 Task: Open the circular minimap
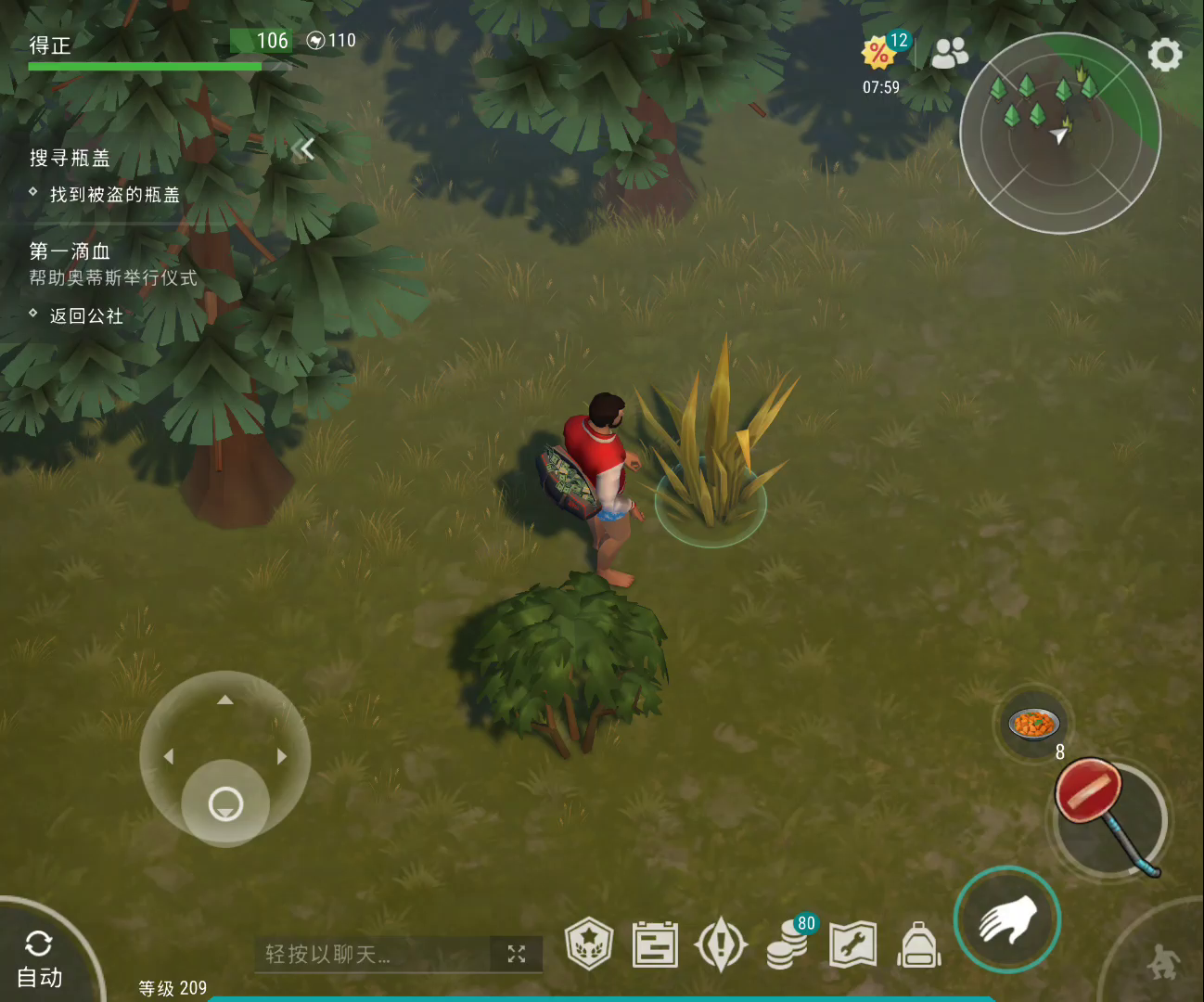point(1059,134)
